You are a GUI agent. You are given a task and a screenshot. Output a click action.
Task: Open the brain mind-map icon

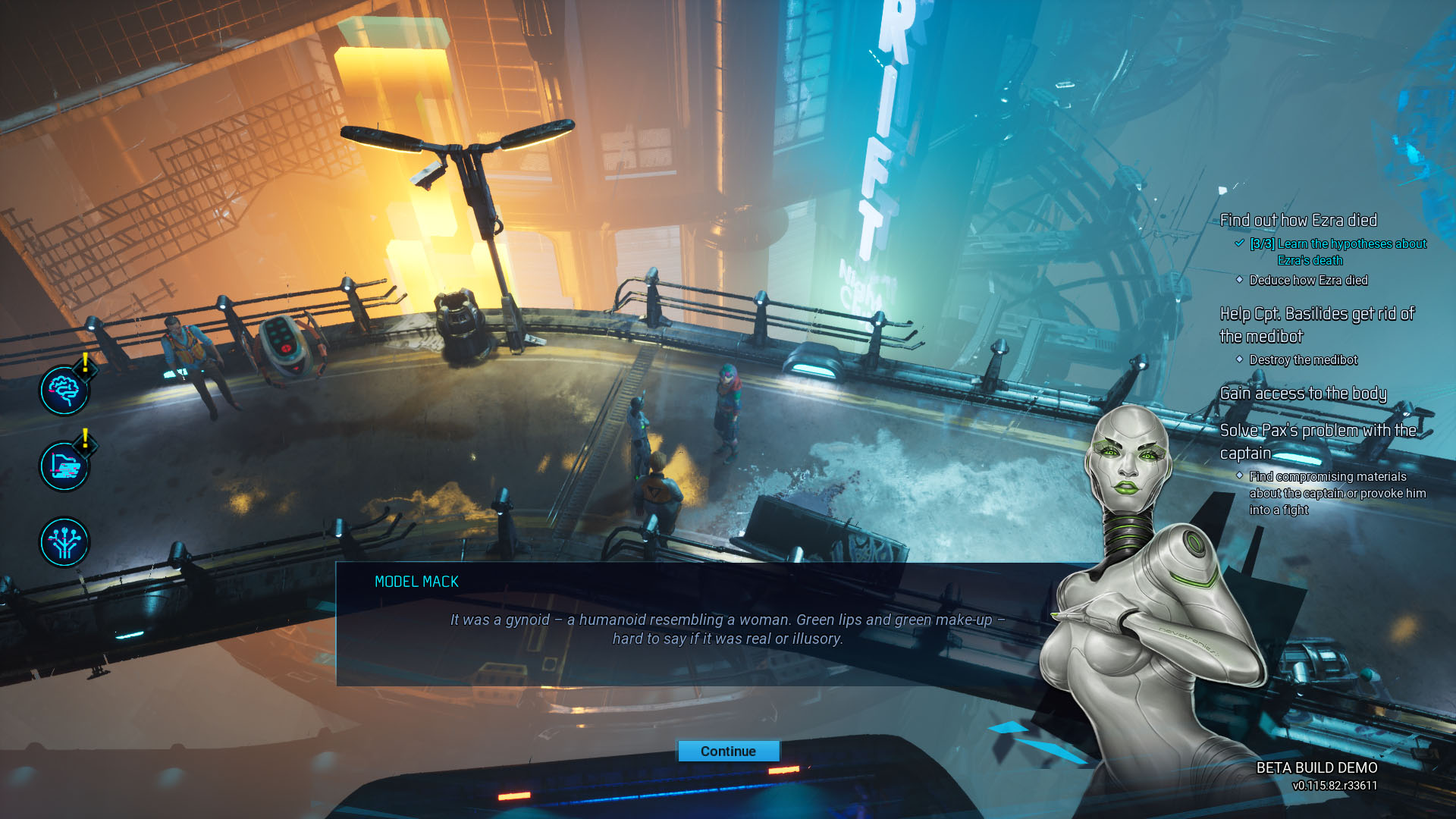[64, 391]
